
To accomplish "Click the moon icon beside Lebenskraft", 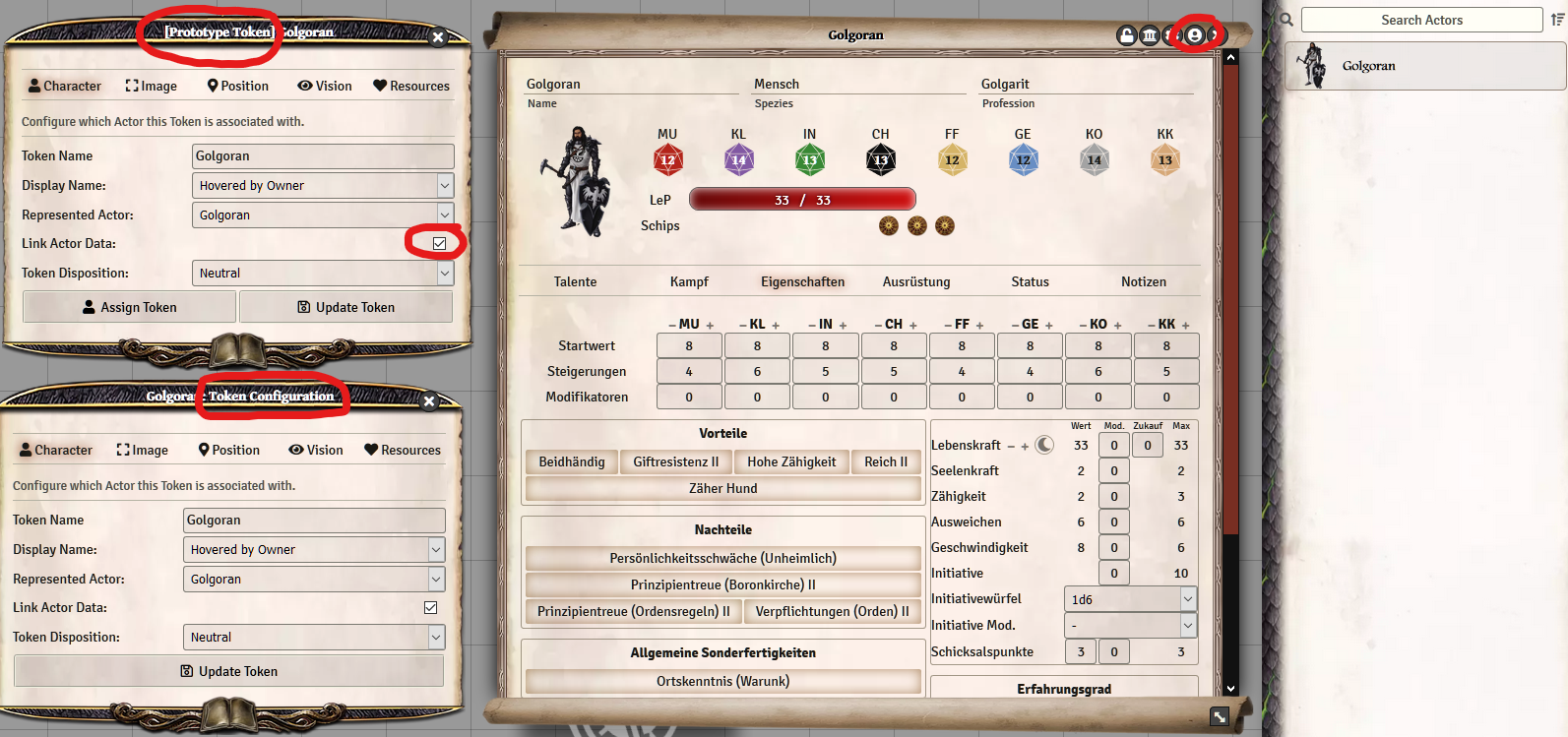I will (1043, 445).
